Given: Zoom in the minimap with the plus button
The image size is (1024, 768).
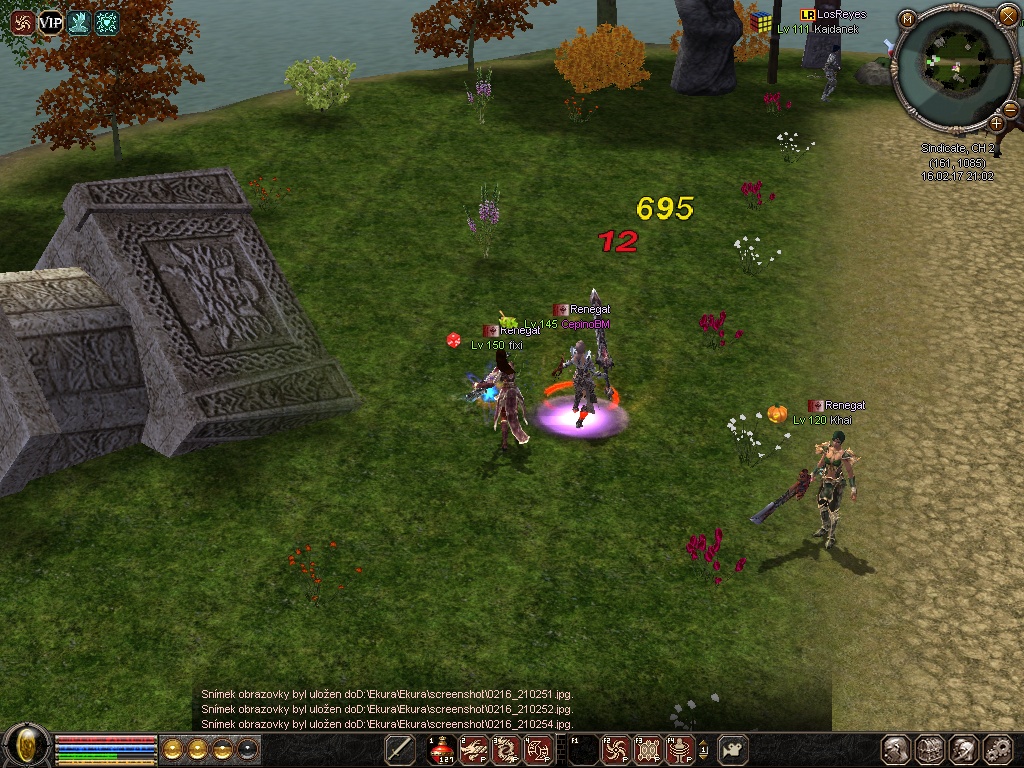Looking at the screenshot, I should click(996, 123).
